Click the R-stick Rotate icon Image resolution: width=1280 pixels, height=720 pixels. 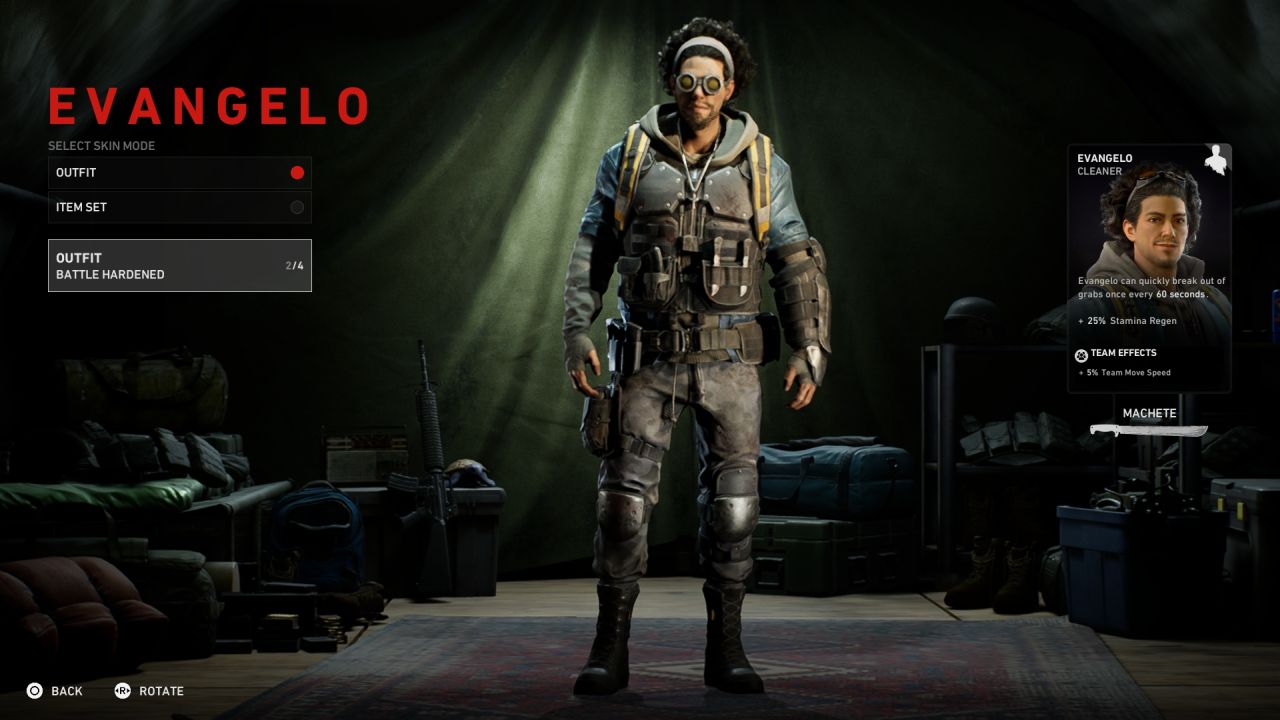pos(122,691)
